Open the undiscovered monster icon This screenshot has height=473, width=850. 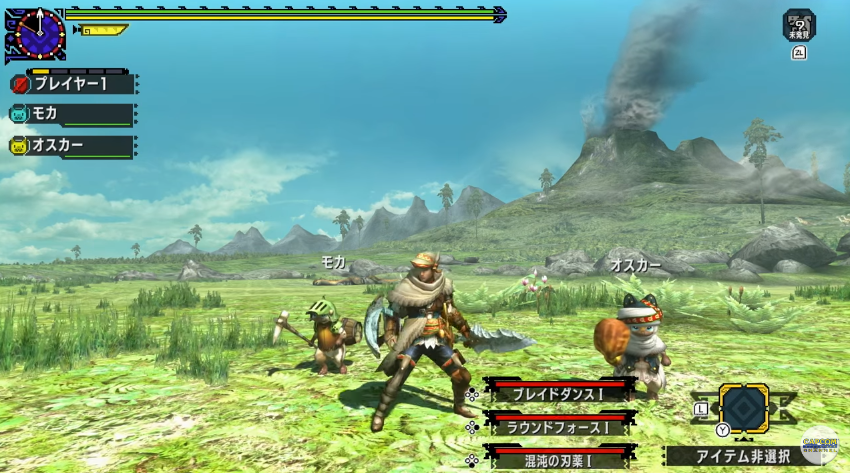coord(799,24)
